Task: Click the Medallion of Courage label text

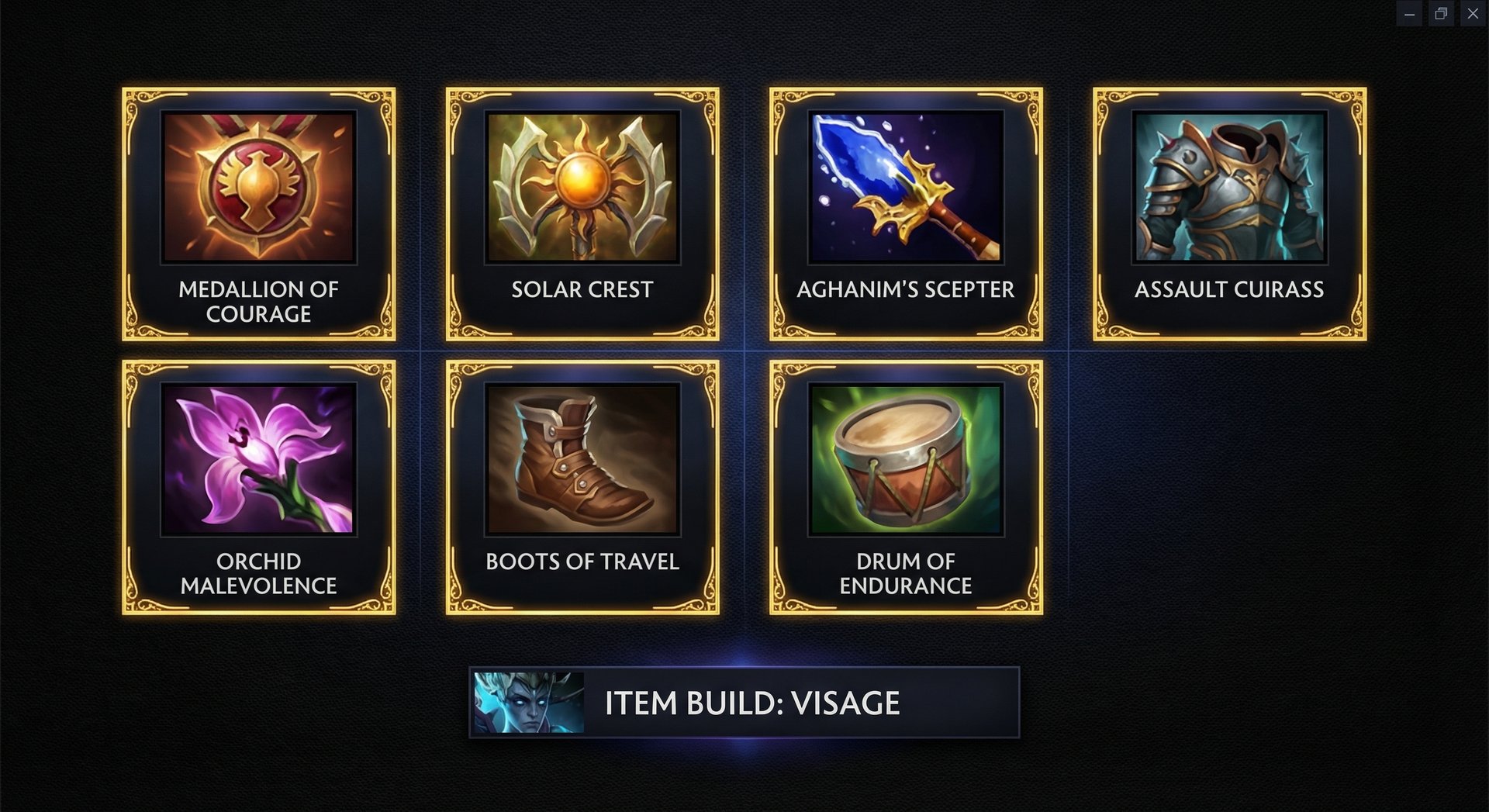Action: tap(258, 302)
